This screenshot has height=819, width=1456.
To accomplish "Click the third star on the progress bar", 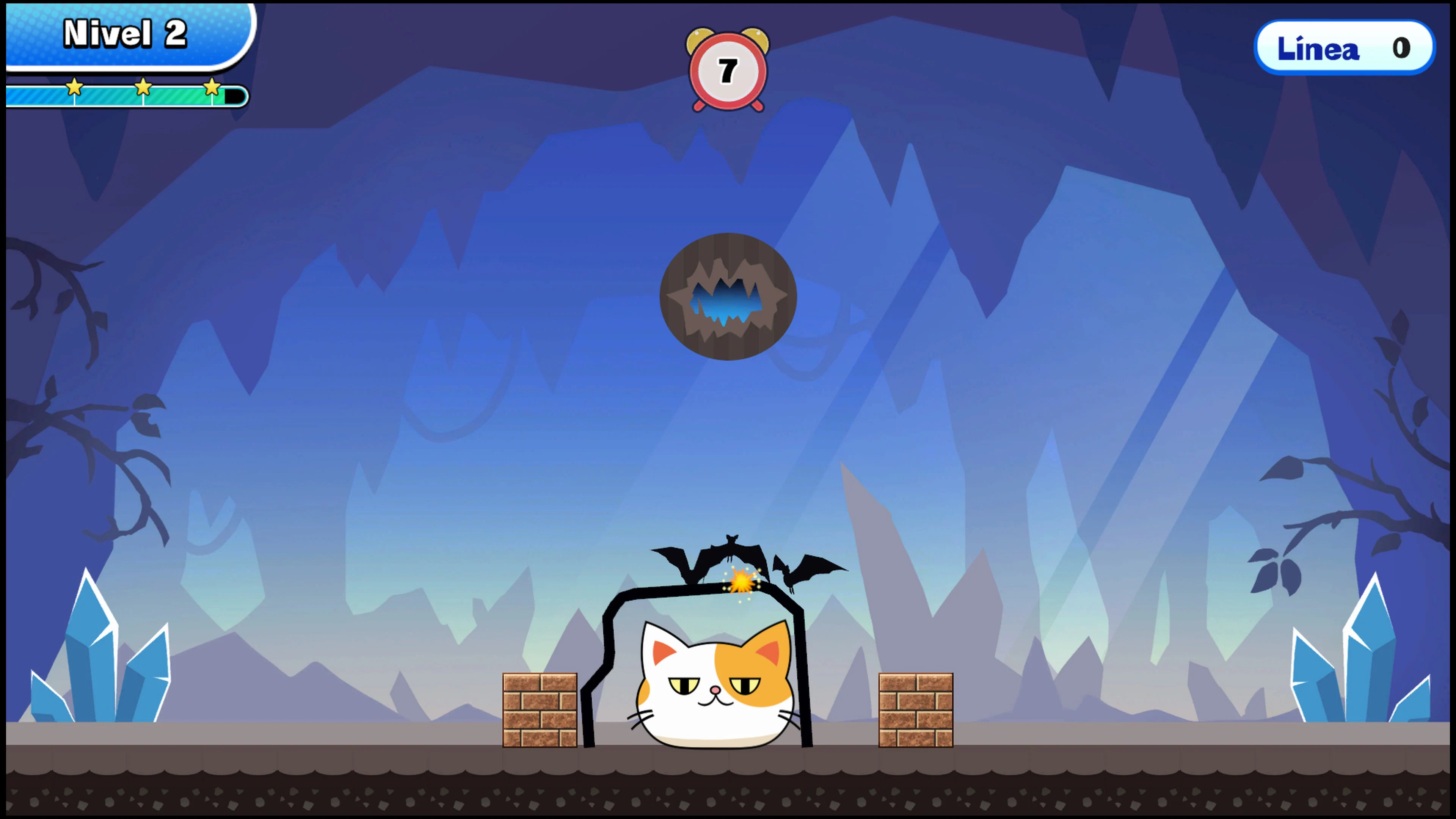I will point(212,88).
